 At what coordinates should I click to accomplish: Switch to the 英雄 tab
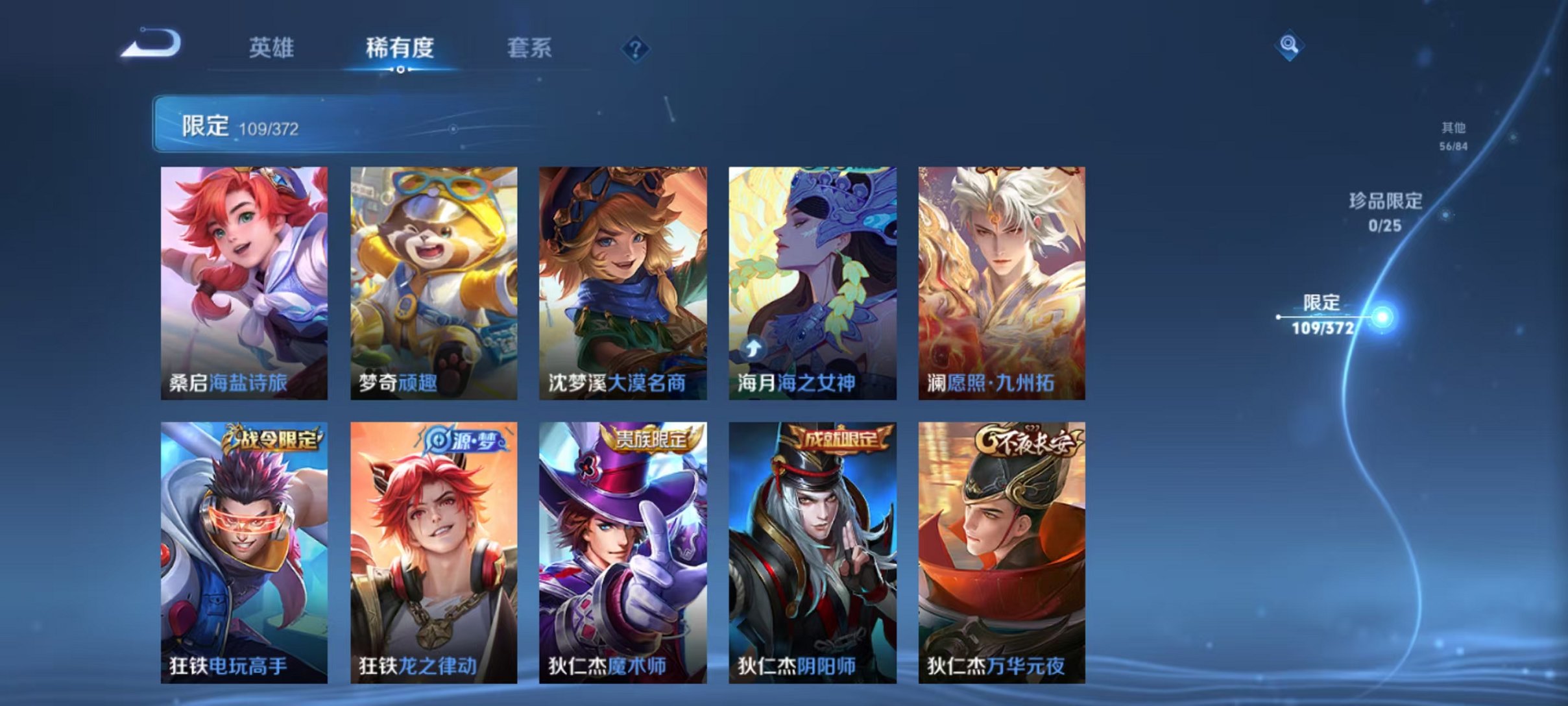pyautogui.click(x=272, y=48)
